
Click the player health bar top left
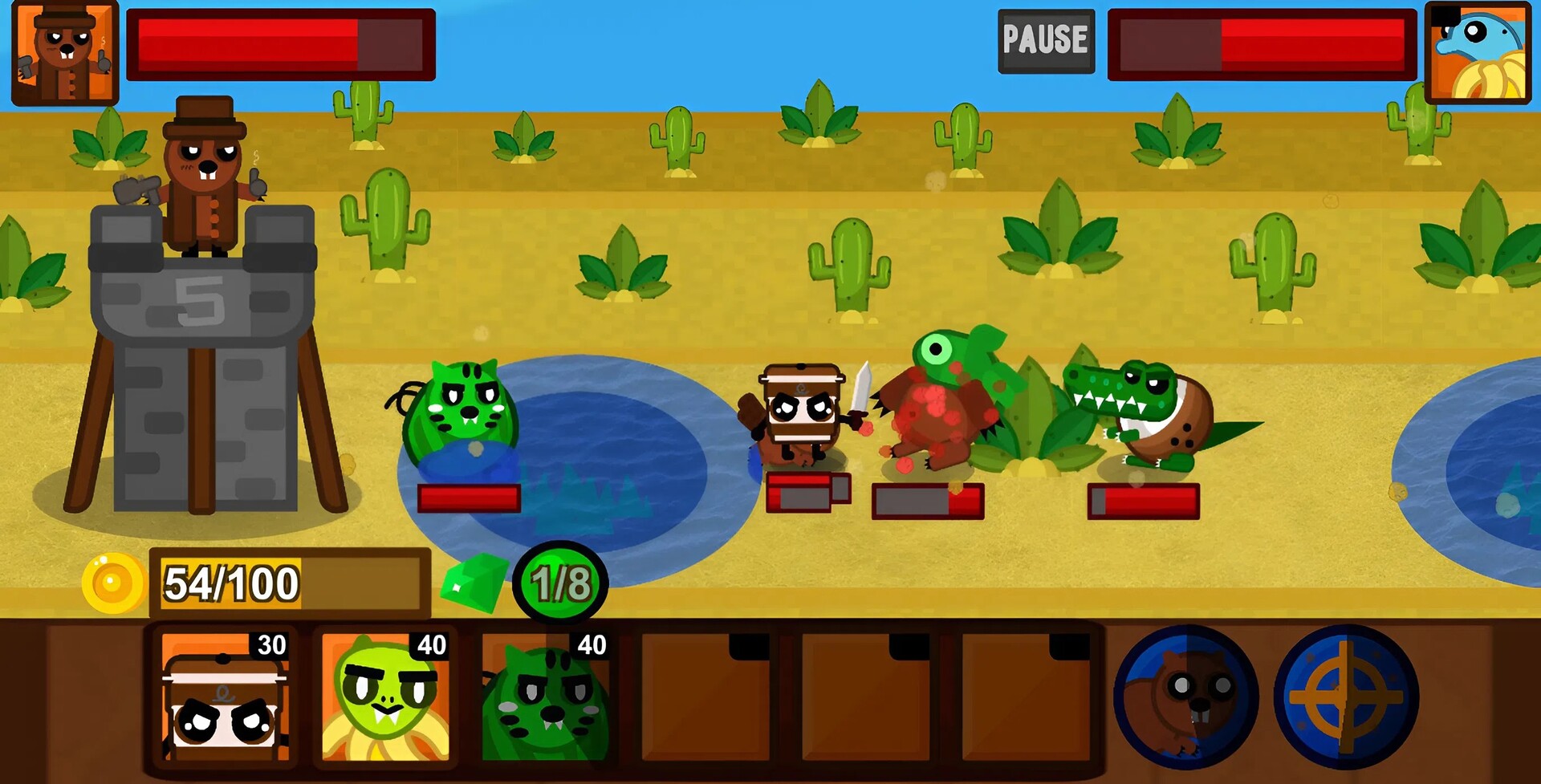click(x=281, y=44)
